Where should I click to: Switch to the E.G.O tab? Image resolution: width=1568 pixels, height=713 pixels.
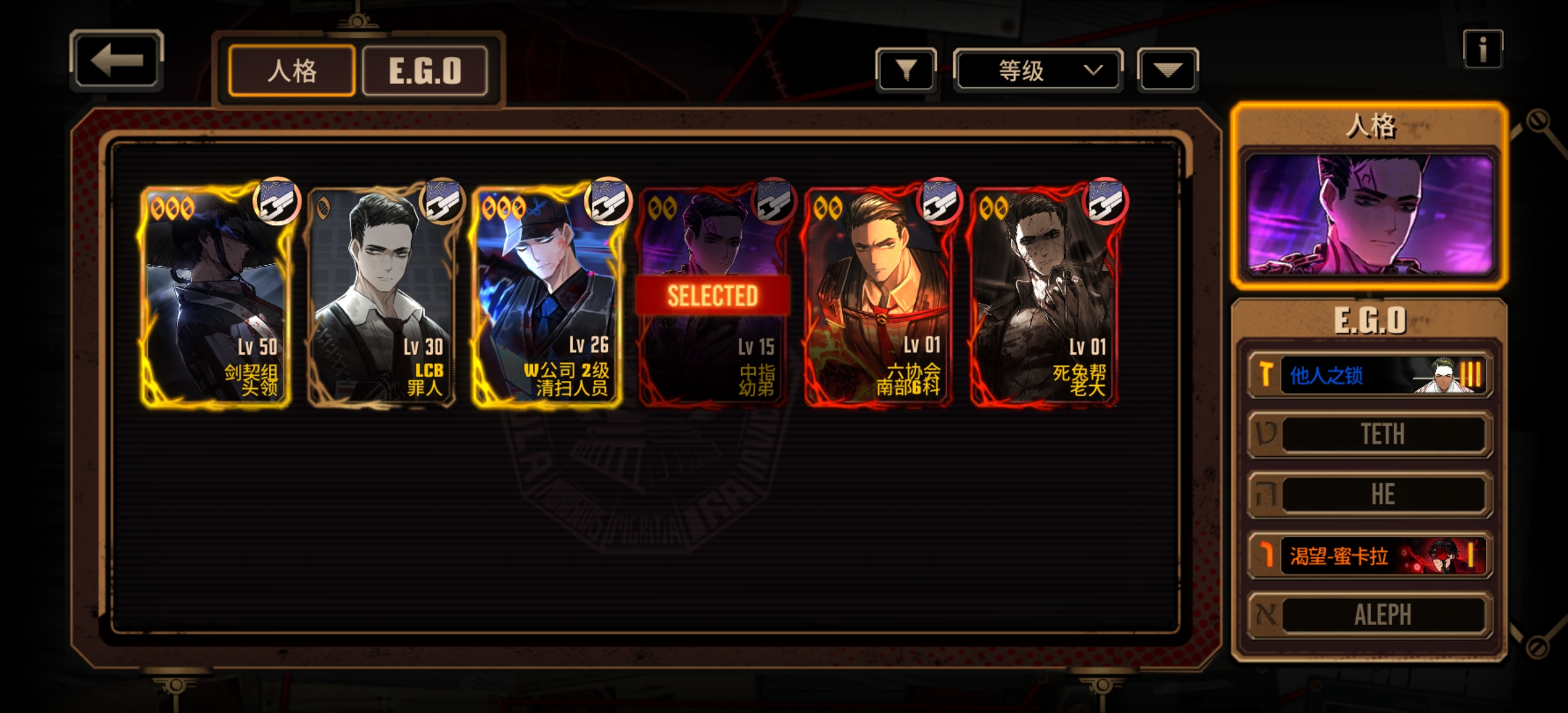coord(425,71)
